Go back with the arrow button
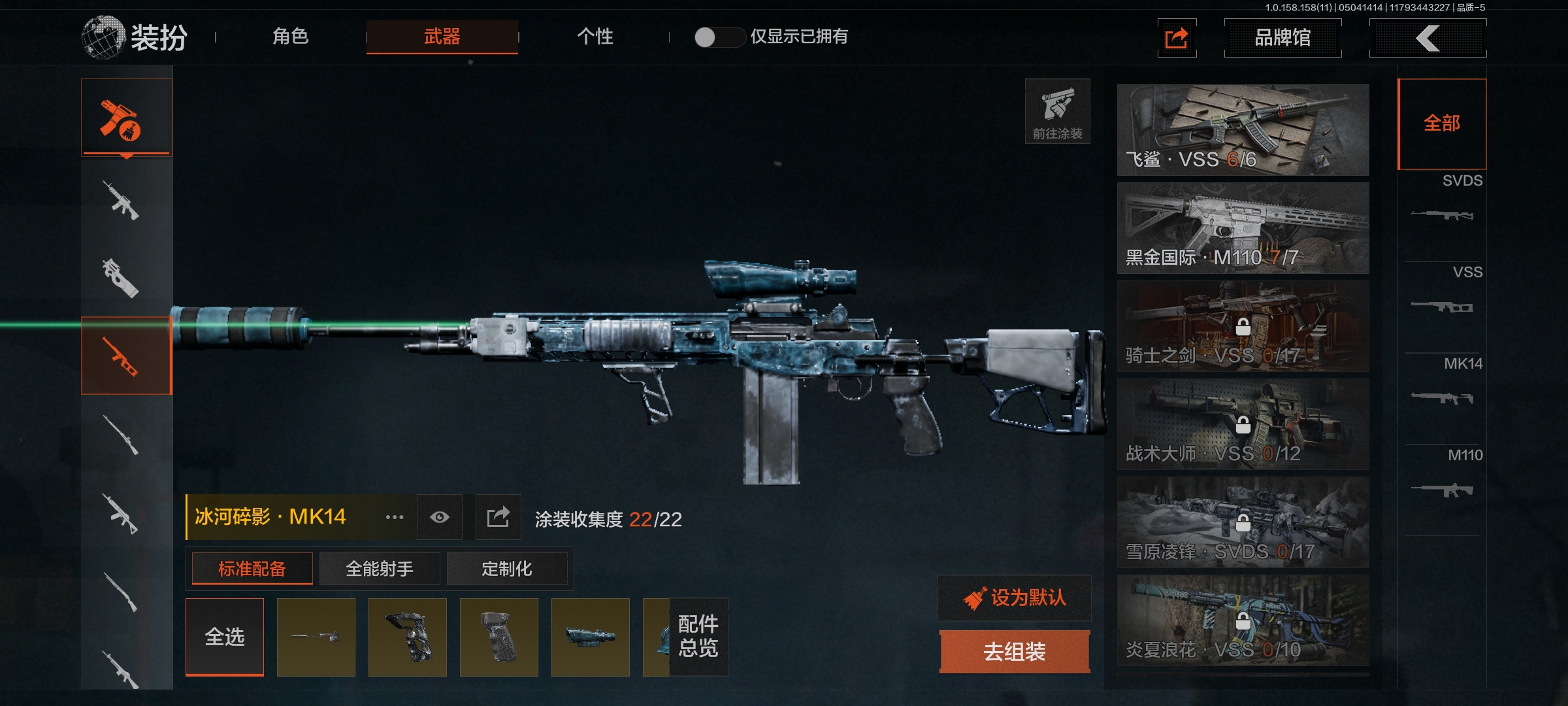The width and height of the screenshot is (1568, 706). coord(1428,38)
